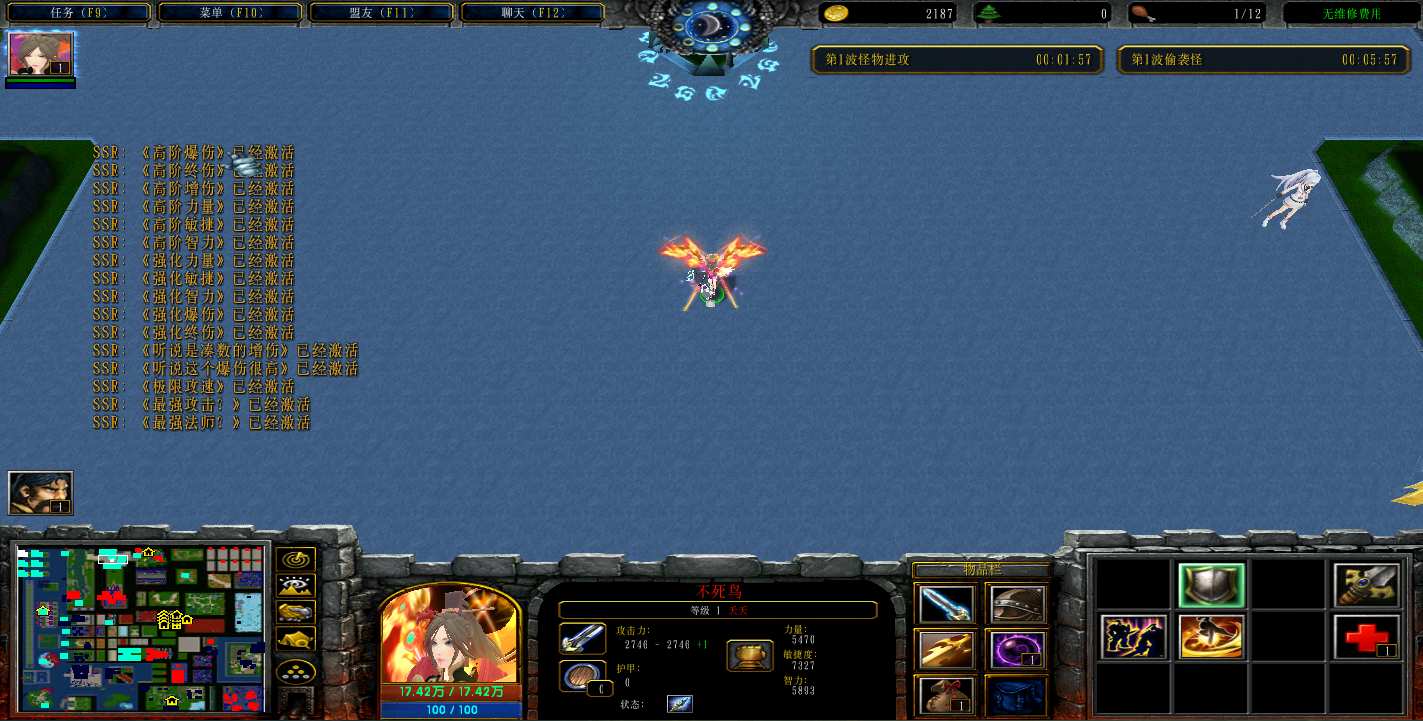Activate the green-bordered shield command
1423x721 pixels.
1211,586
